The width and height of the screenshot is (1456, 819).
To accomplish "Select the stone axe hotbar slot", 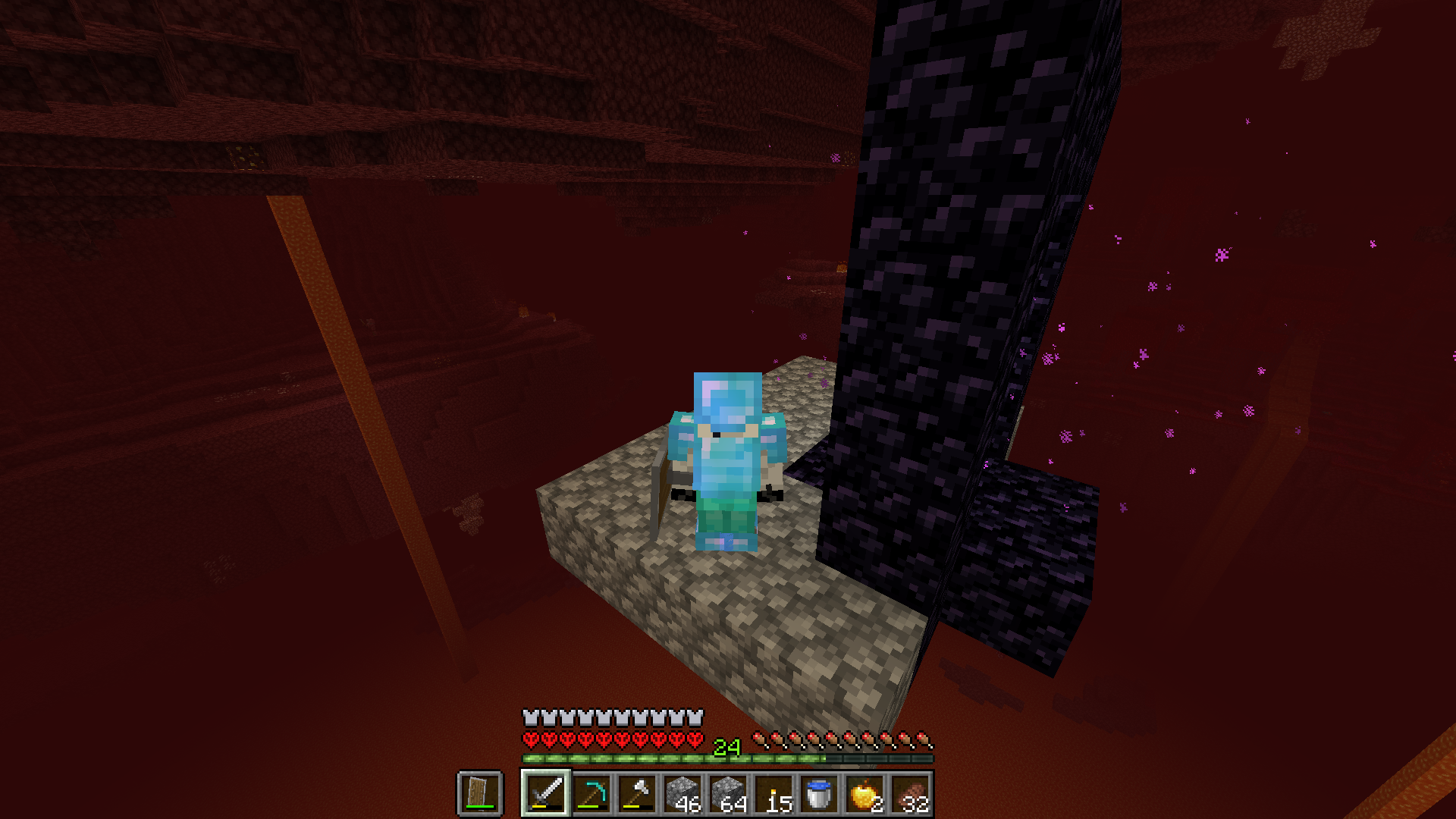I will point(637,794).
